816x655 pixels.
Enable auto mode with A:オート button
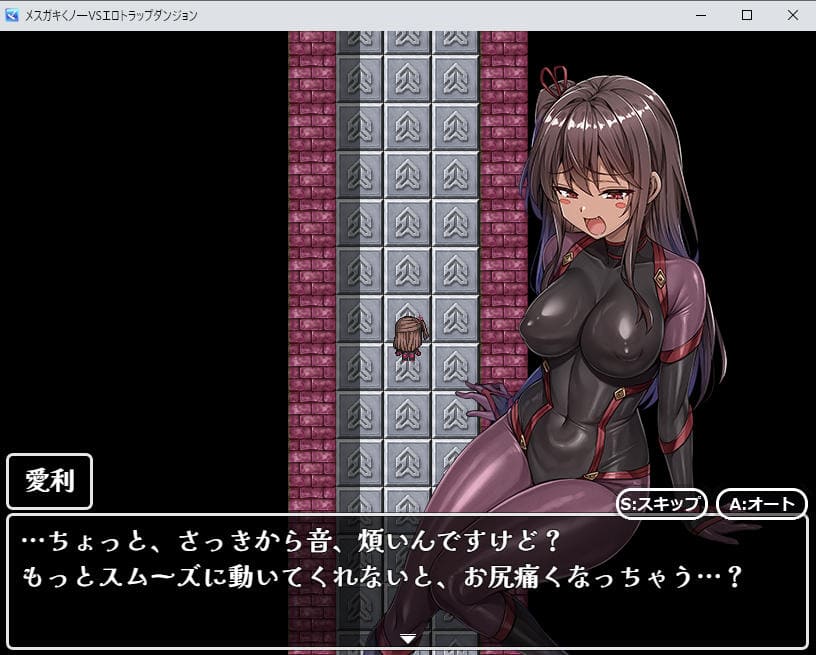(761, 503)
